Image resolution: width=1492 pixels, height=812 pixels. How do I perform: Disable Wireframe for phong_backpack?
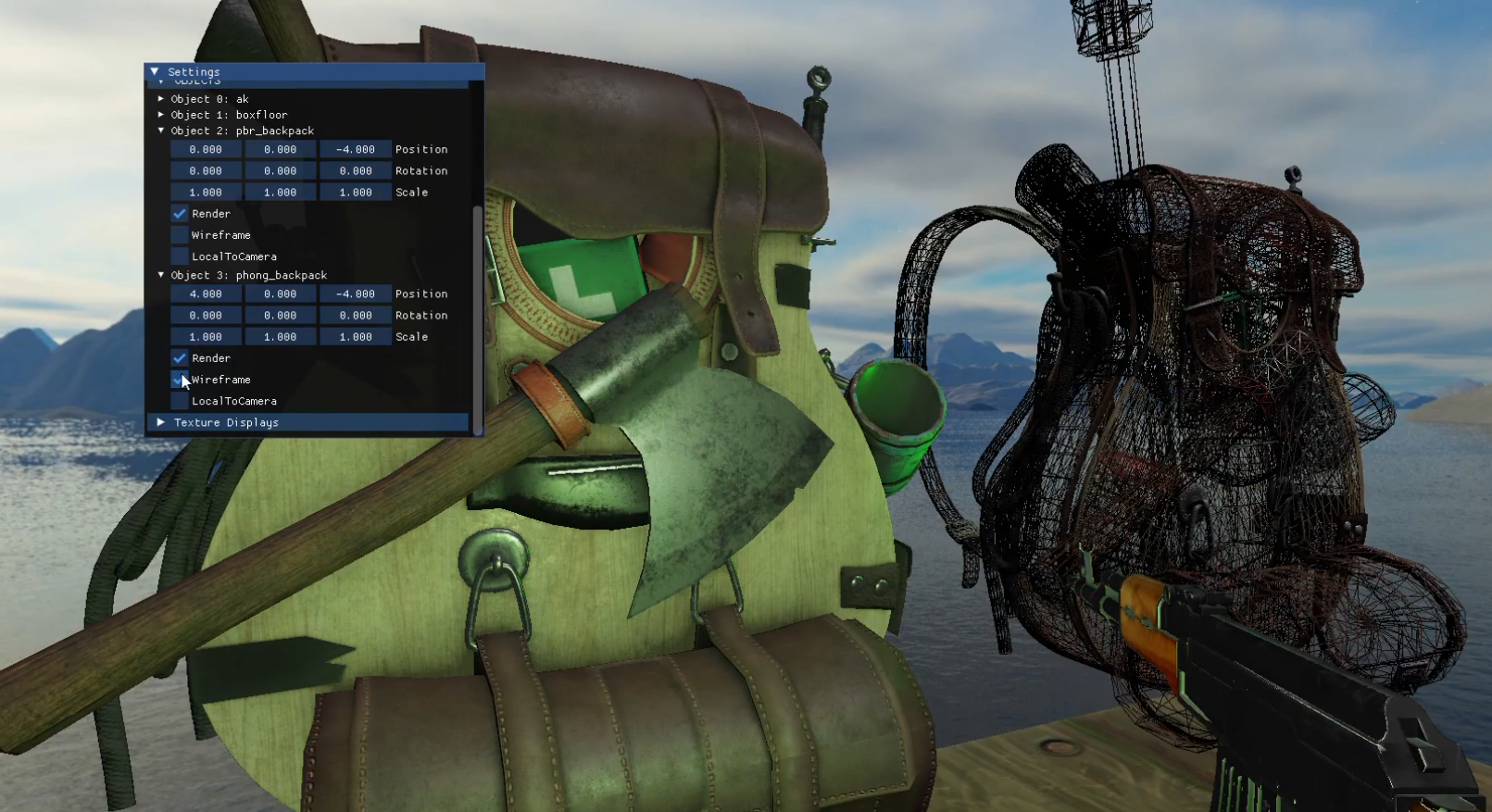[180, 380]
